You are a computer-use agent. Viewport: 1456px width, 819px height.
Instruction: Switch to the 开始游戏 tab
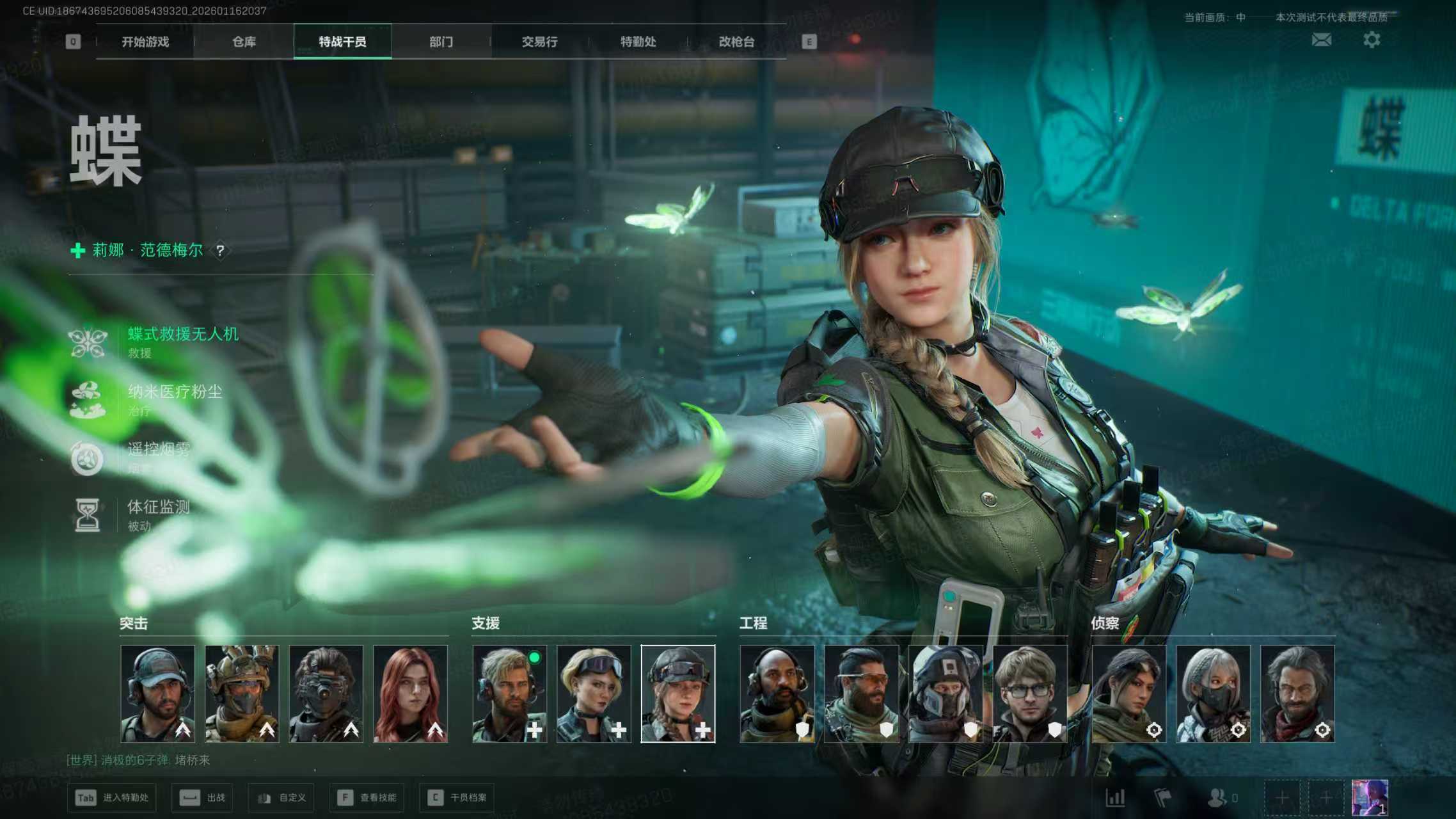click(x=145, y=42)
